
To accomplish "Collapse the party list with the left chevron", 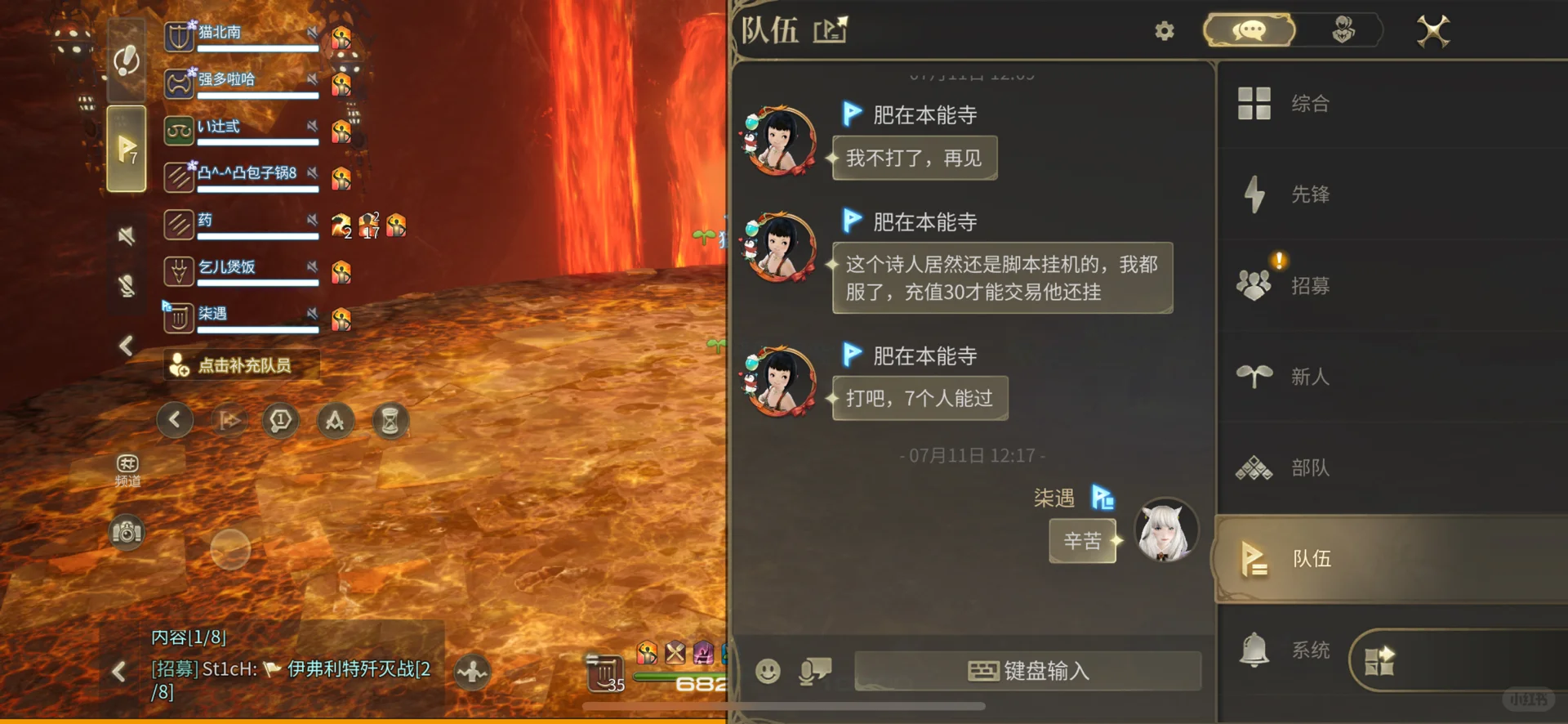I will point(126,346).
